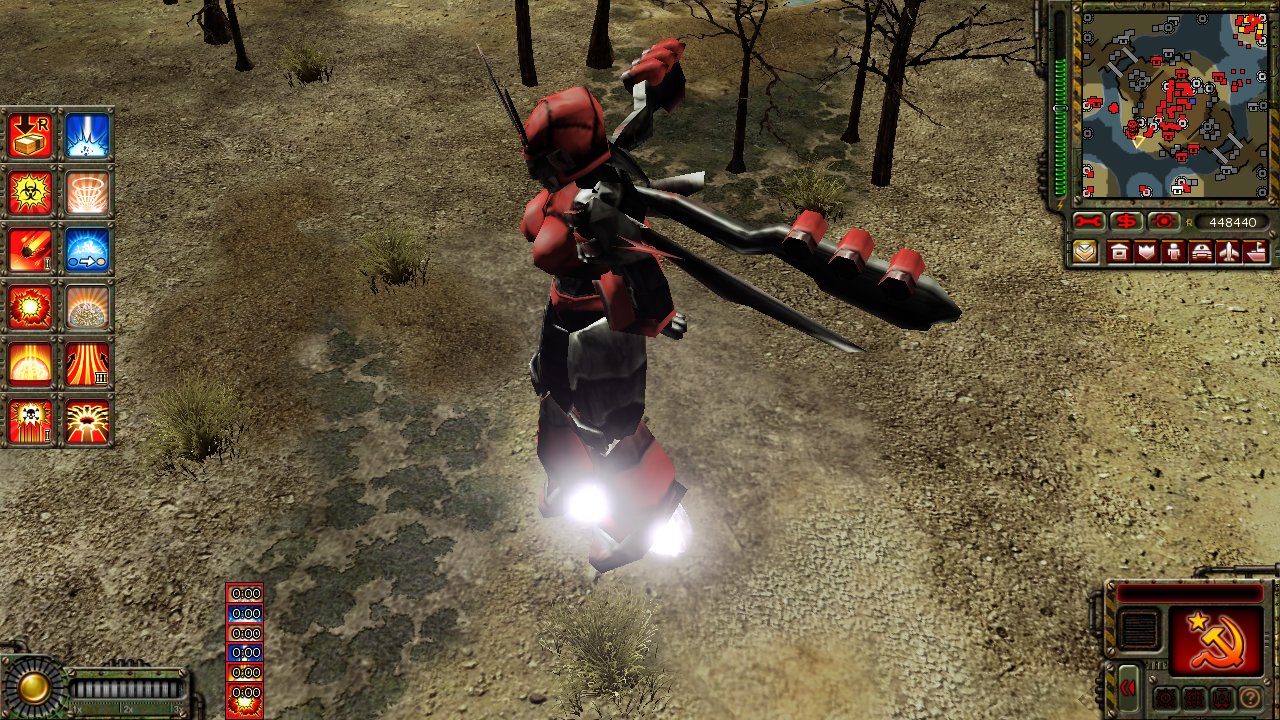Toggle the force-attack reticle mode
Screen dimensions: 1280x720
[1164, 221]
